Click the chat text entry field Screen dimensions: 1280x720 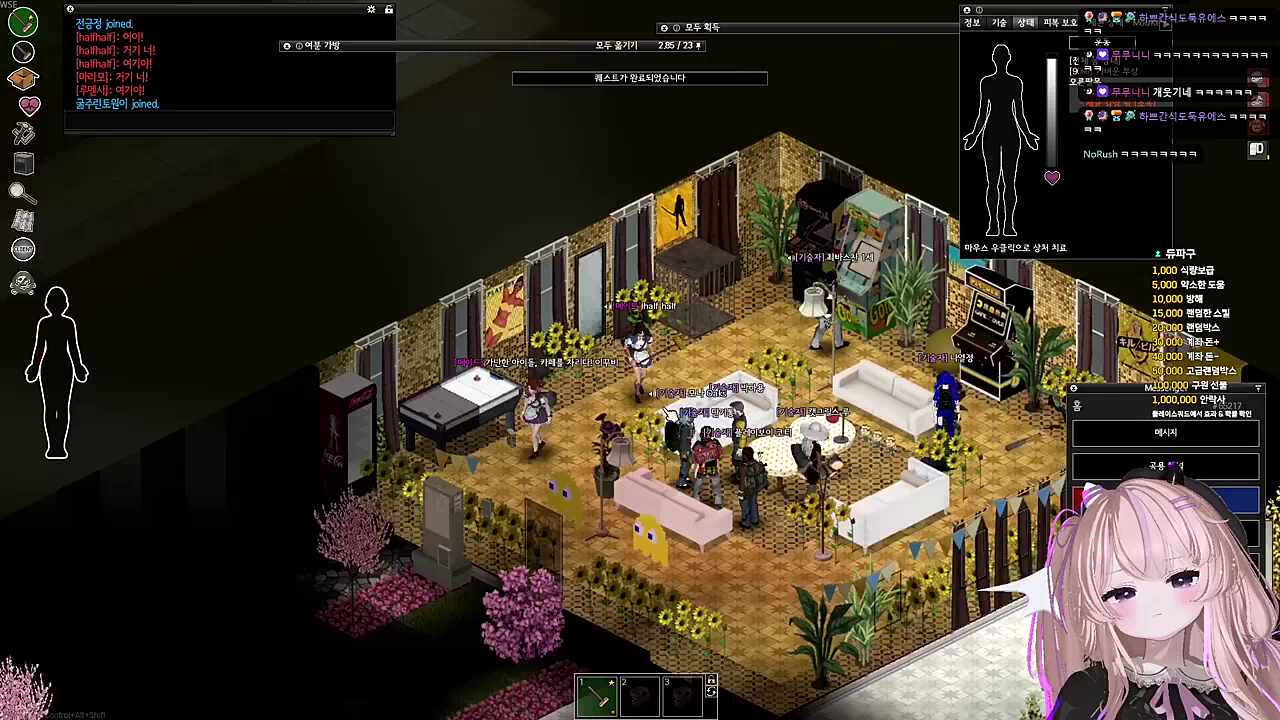coord(229,121)
